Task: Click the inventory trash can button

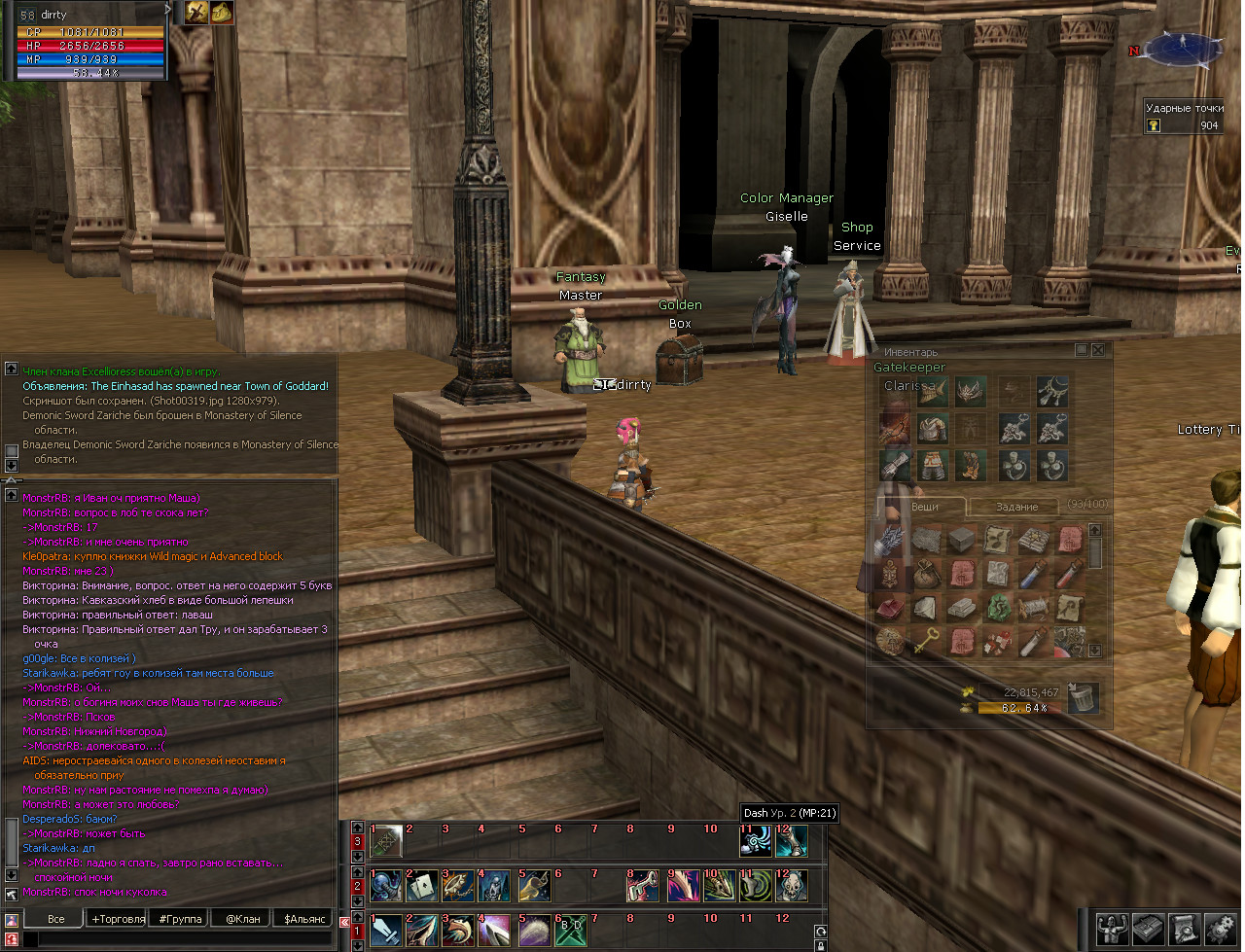Action: pyautogui.click(x=1082, y=697)
